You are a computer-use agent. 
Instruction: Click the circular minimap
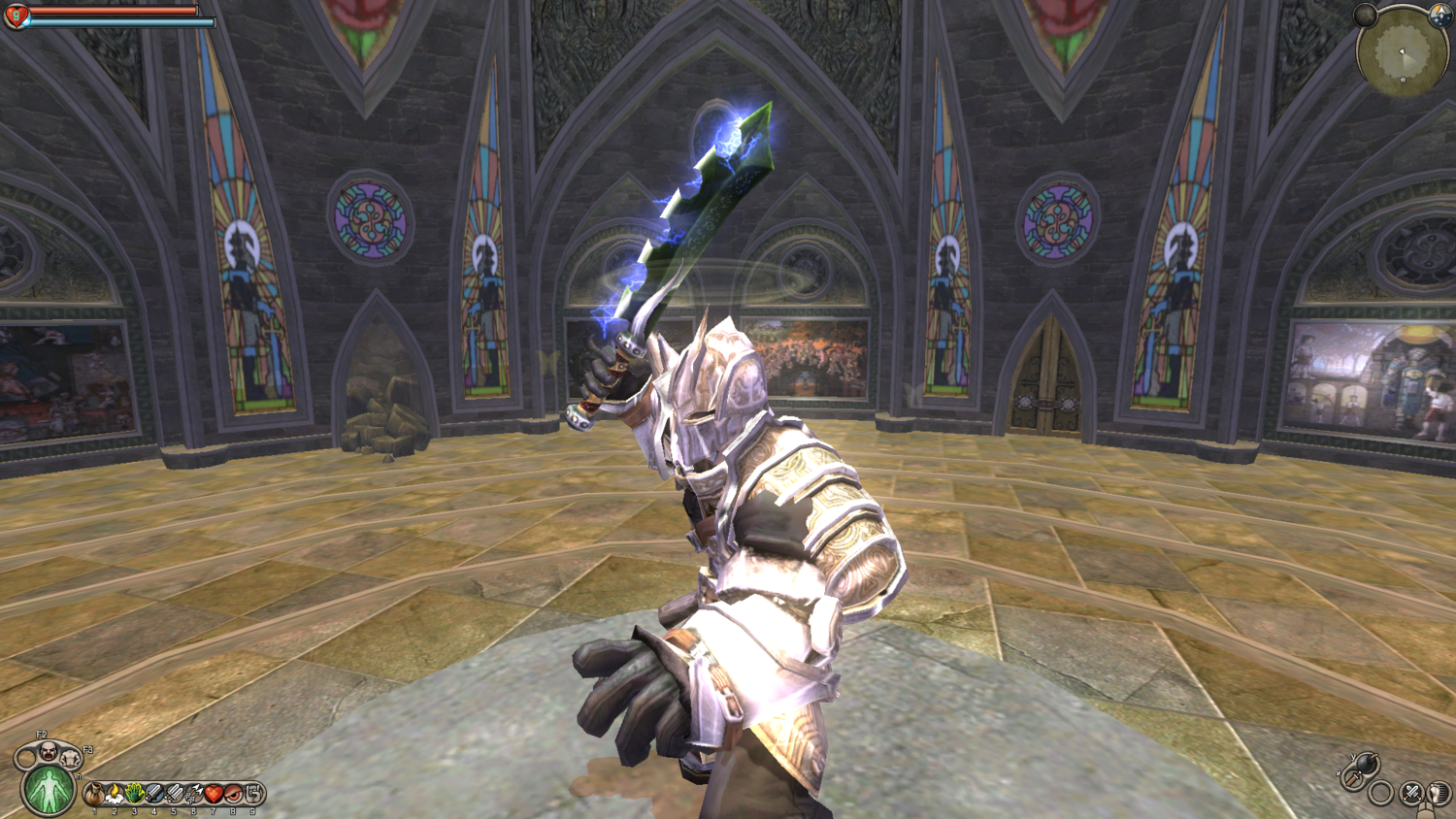click(x=1402, y=54)
